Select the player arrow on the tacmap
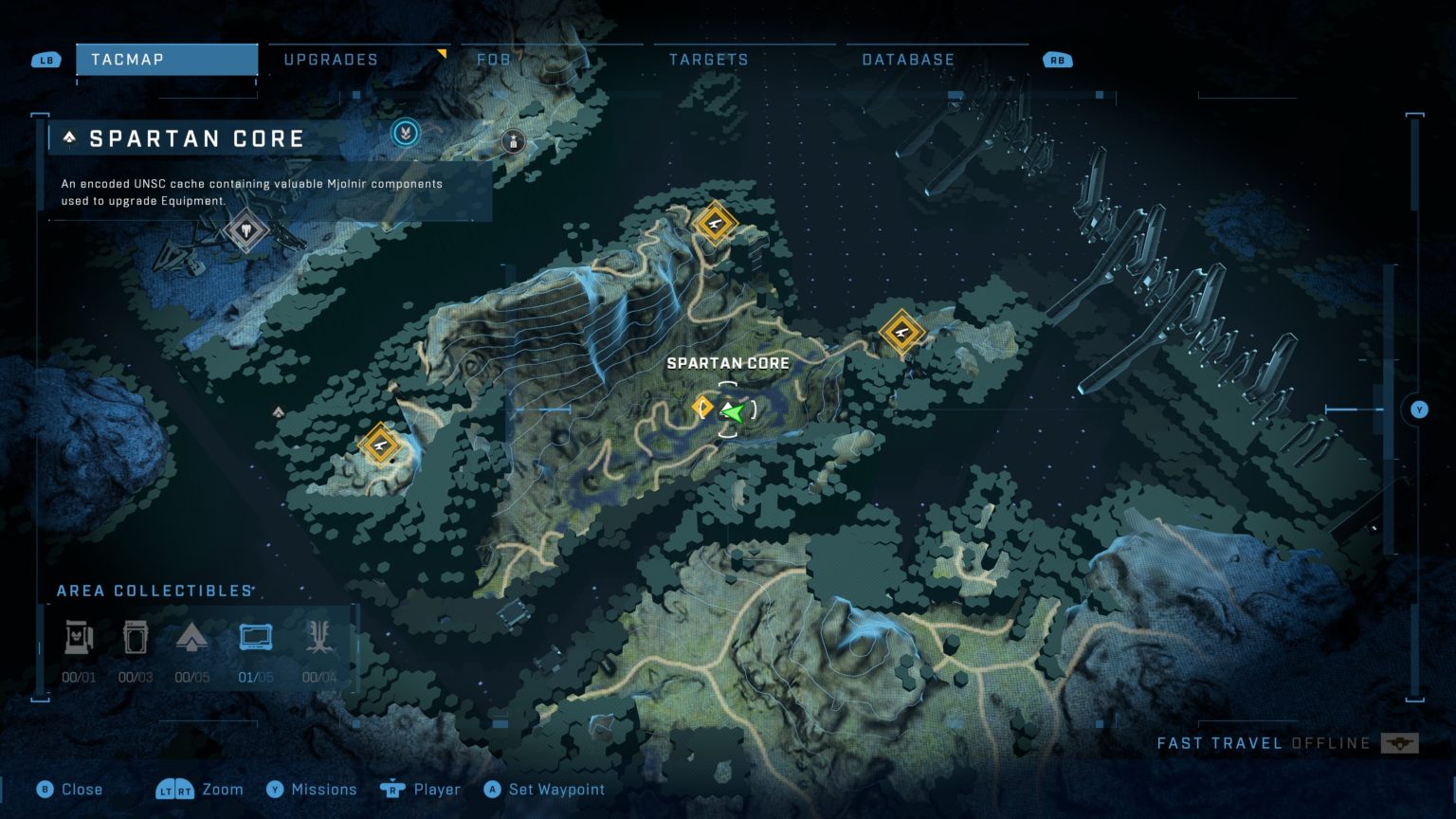1456x819 pixels. pos(735,411)
